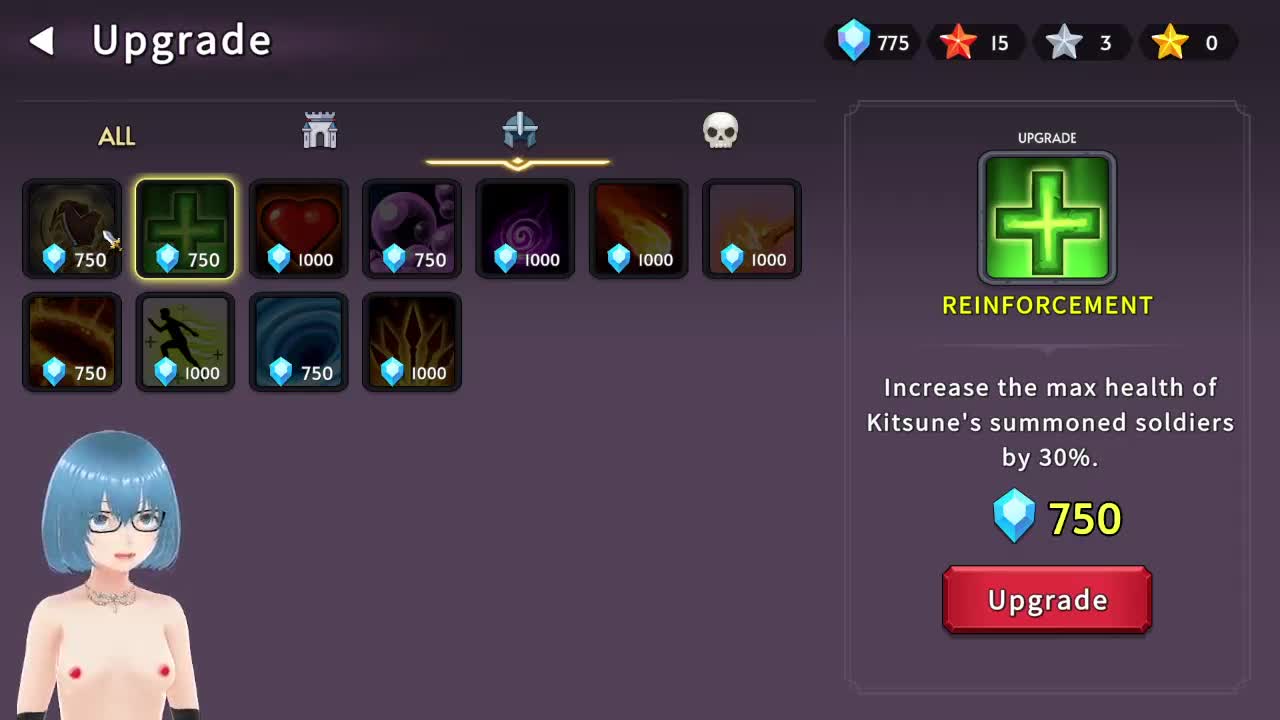1280x720 pixels.
Task: Pick the blue whirlpool upgrade tile
Action: (299, 342)
